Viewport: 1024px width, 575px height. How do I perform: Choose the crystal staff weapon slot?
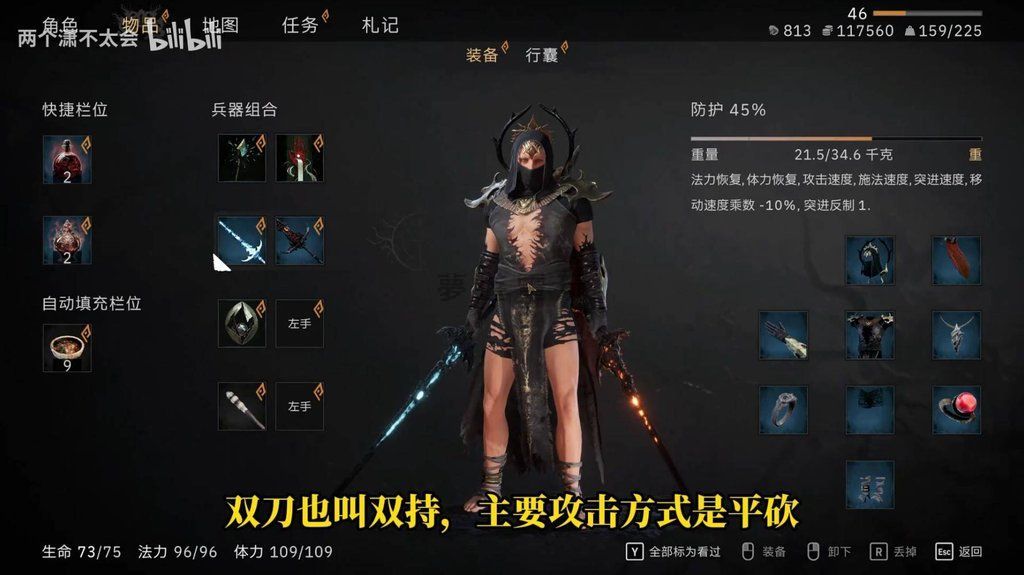242,158
